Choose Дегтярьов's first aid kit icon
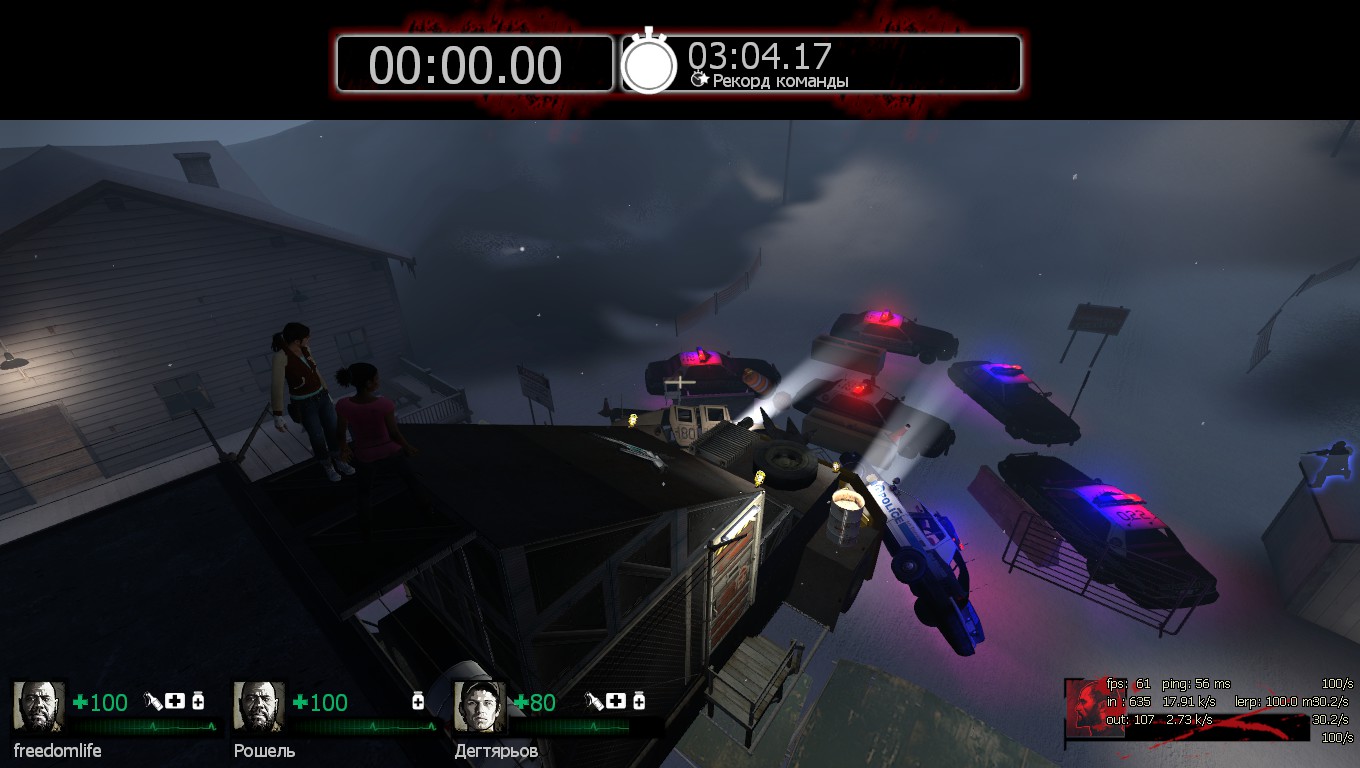Image resolution: width=1360 pixels, height=768 pixels. 615,701
